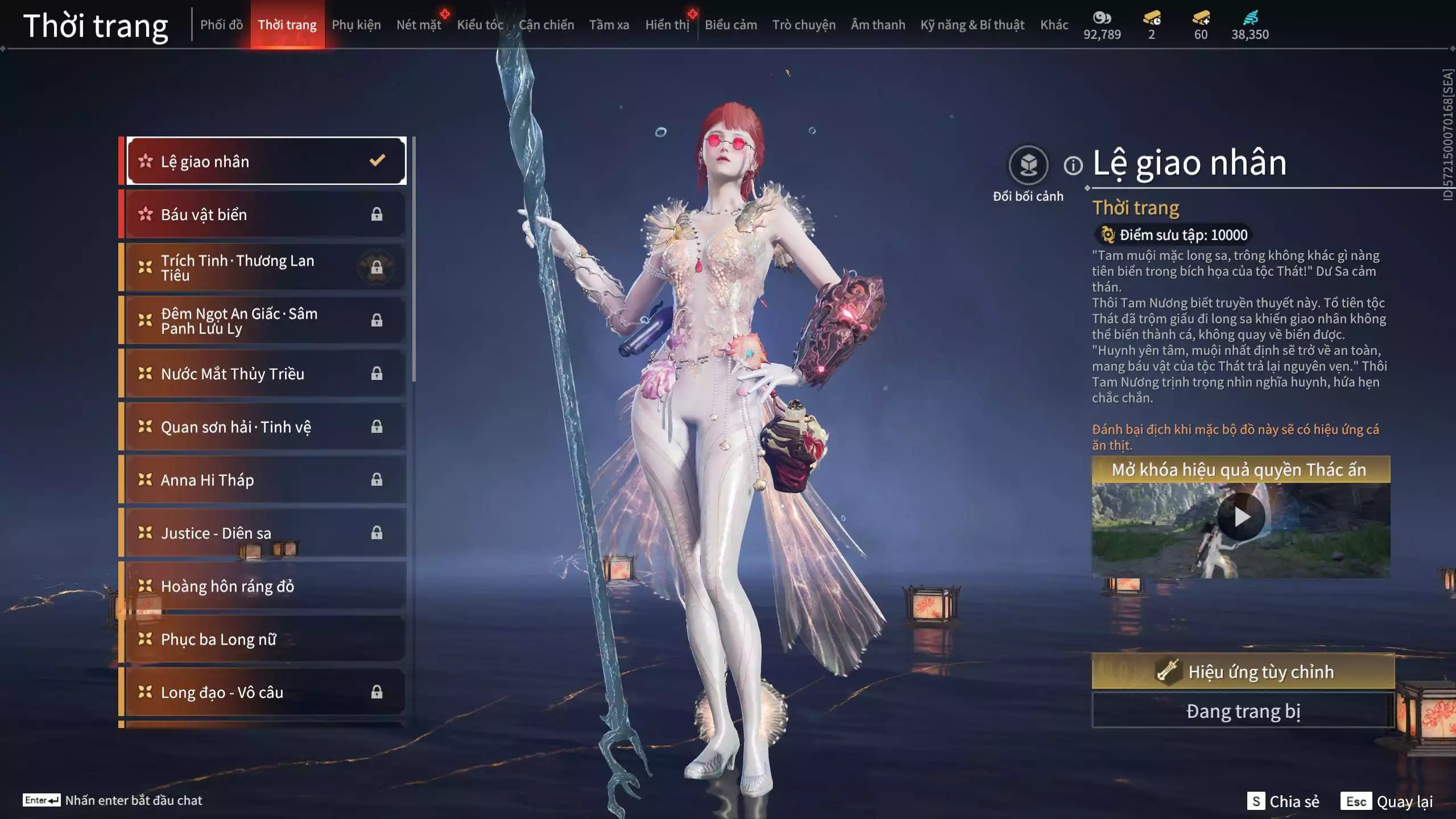
Task: Open the info icon beside Lệ giao nhân
Action: click(1073, 166)
